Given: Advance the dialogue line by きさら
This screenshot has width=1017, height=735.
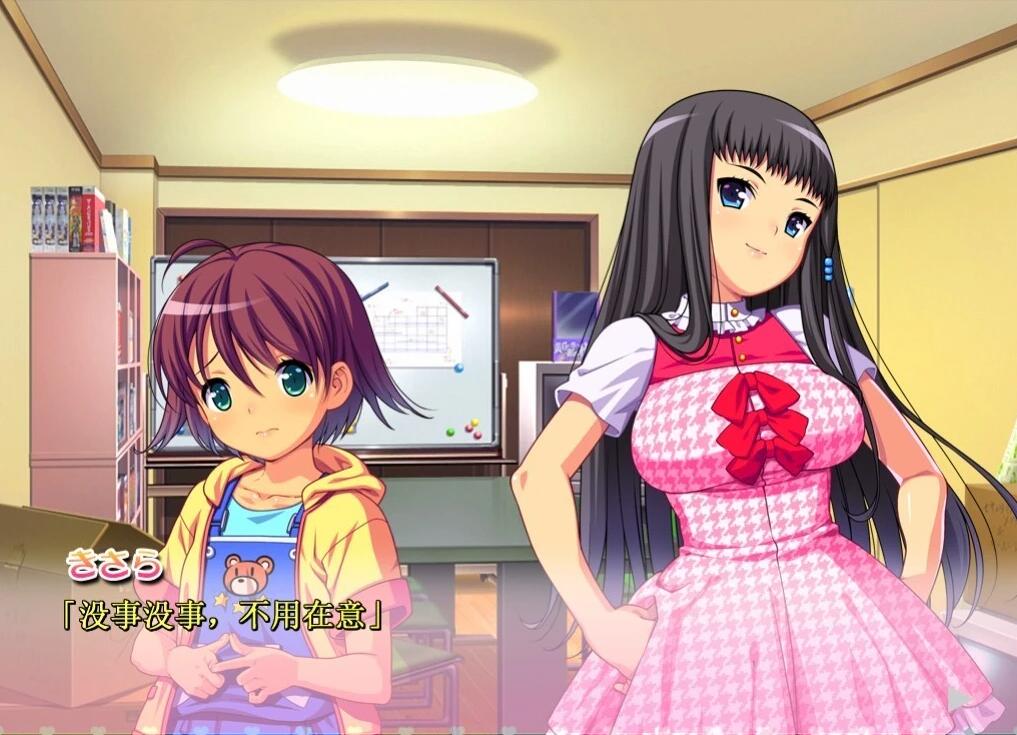Looking at the screenshot, I should tap(224, 615).
